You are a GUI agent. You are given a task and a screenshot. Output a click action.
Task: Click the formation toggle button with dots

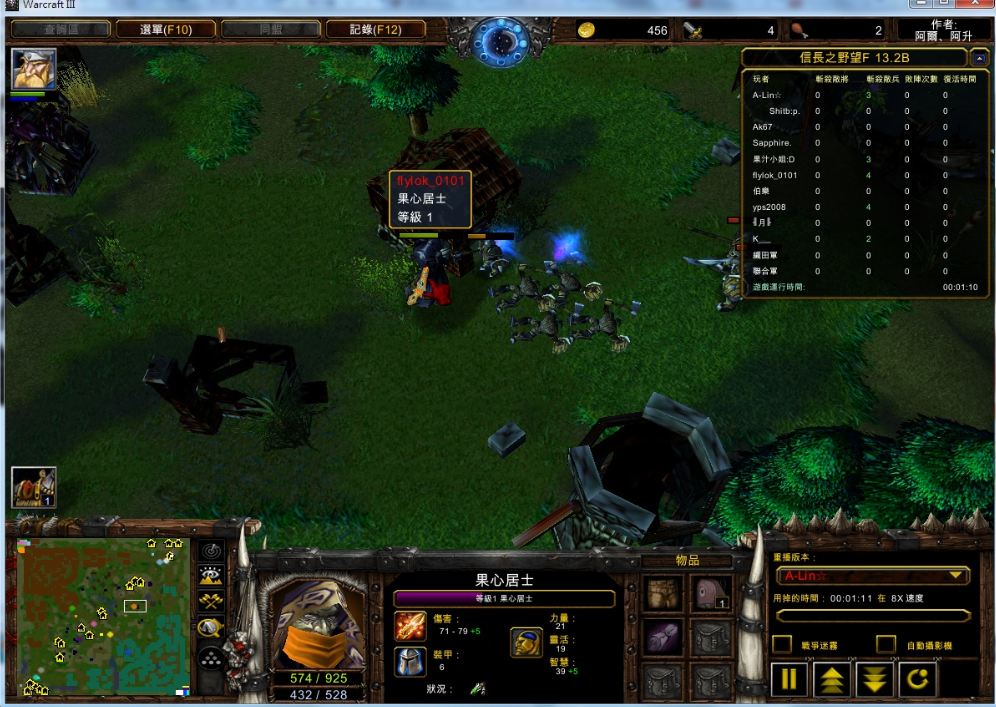click(211, 658)
